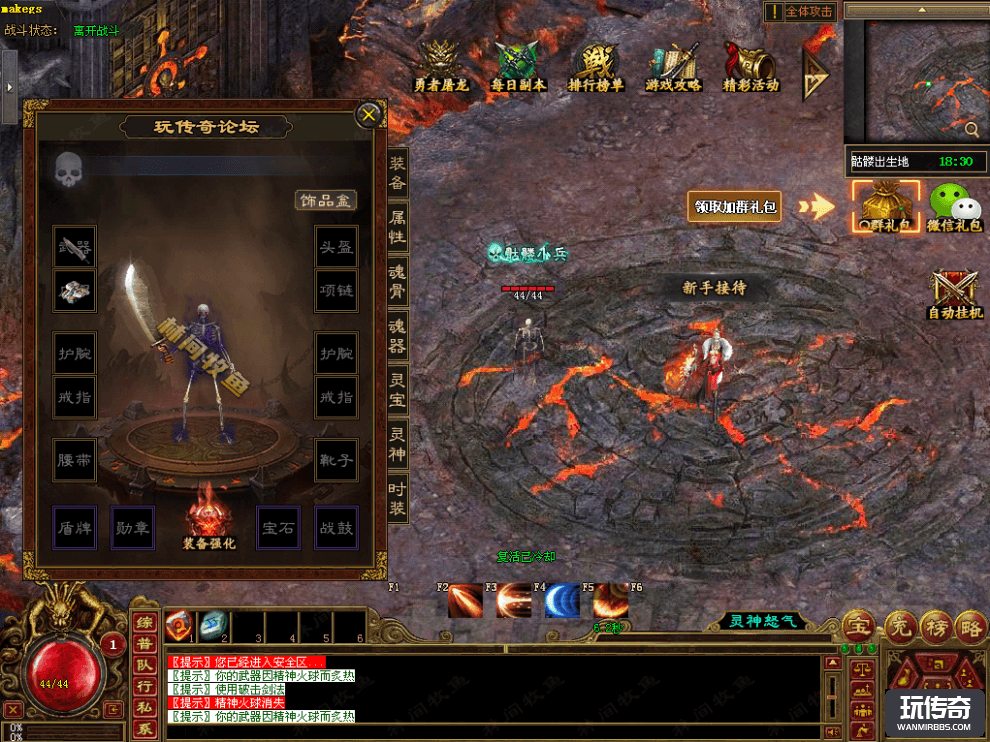Open the 游戏攻略 game guide
The height and width of the screenshot is (742, 990).
click(673, 66)
